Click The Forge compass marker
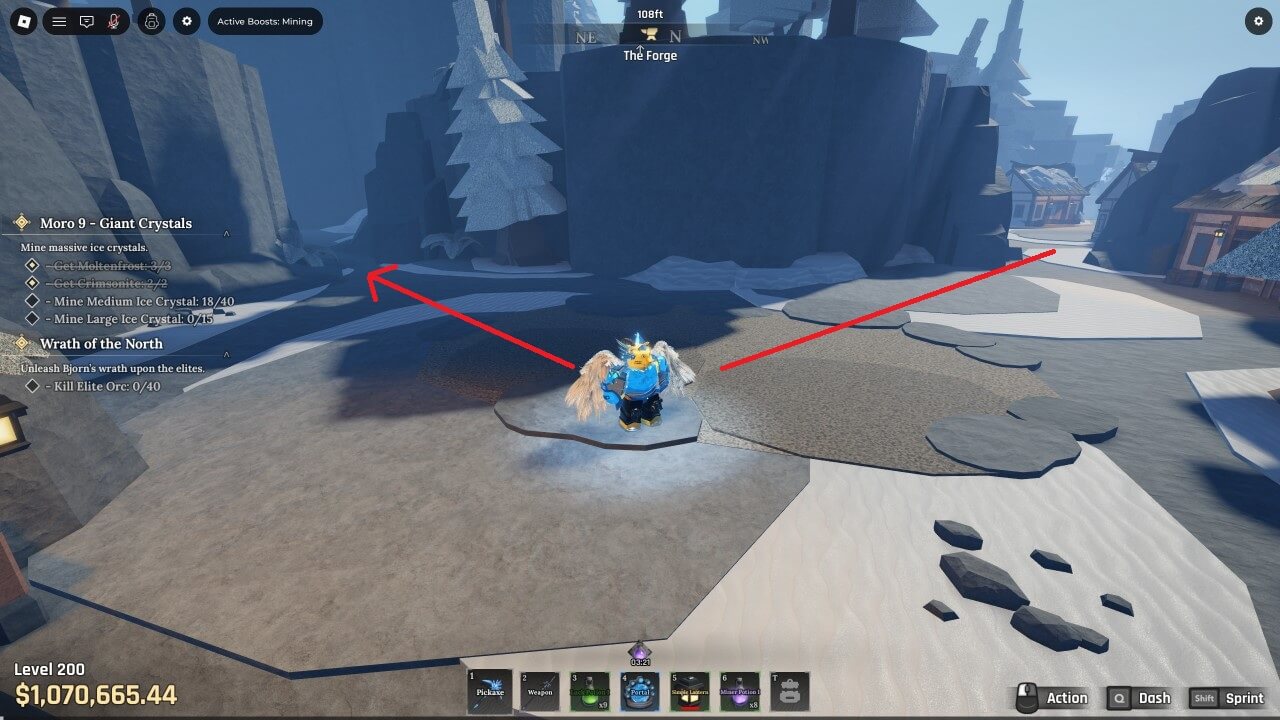 coord(650,37)
